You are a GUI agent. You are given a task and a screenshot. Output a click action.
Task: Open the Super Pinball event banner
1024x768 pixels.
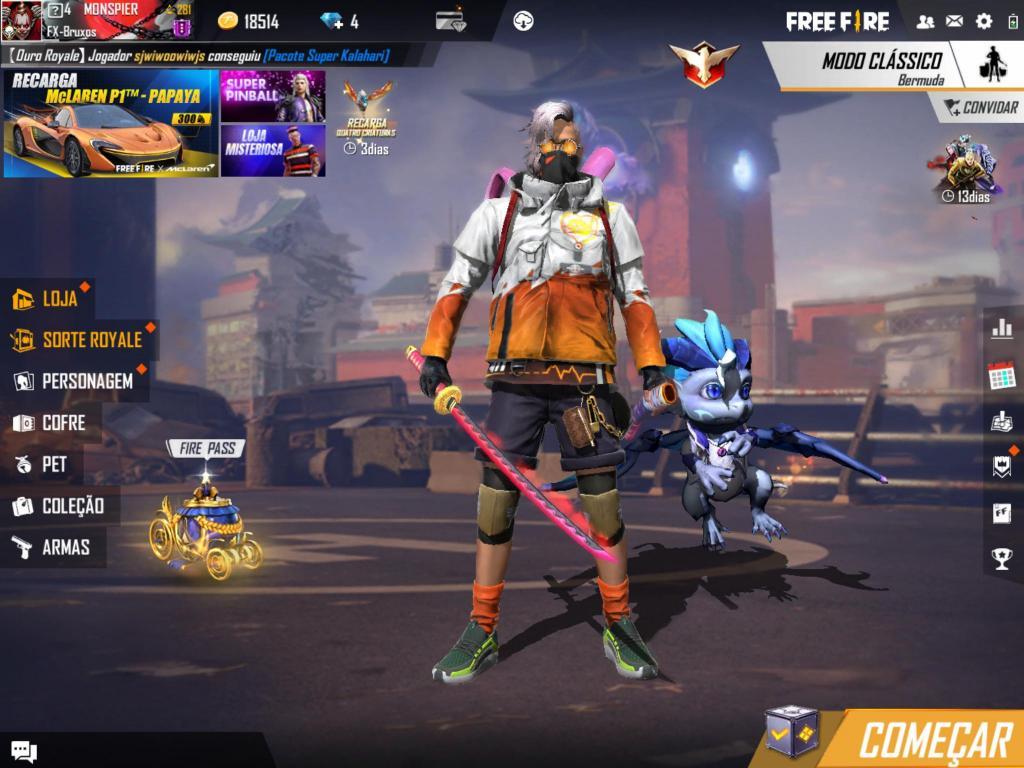pos(272,95)
